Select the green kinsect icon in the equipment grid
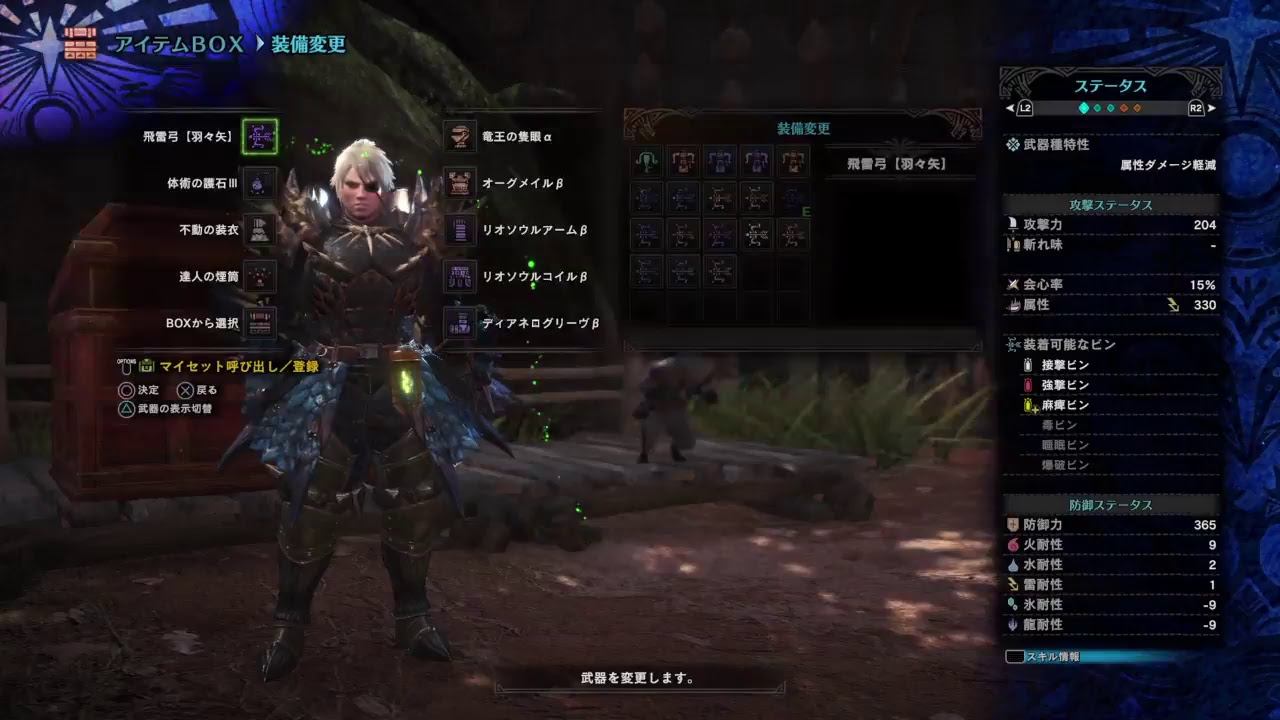The height and width of the screenshot is (720, 1280). (x=647, y=161)
